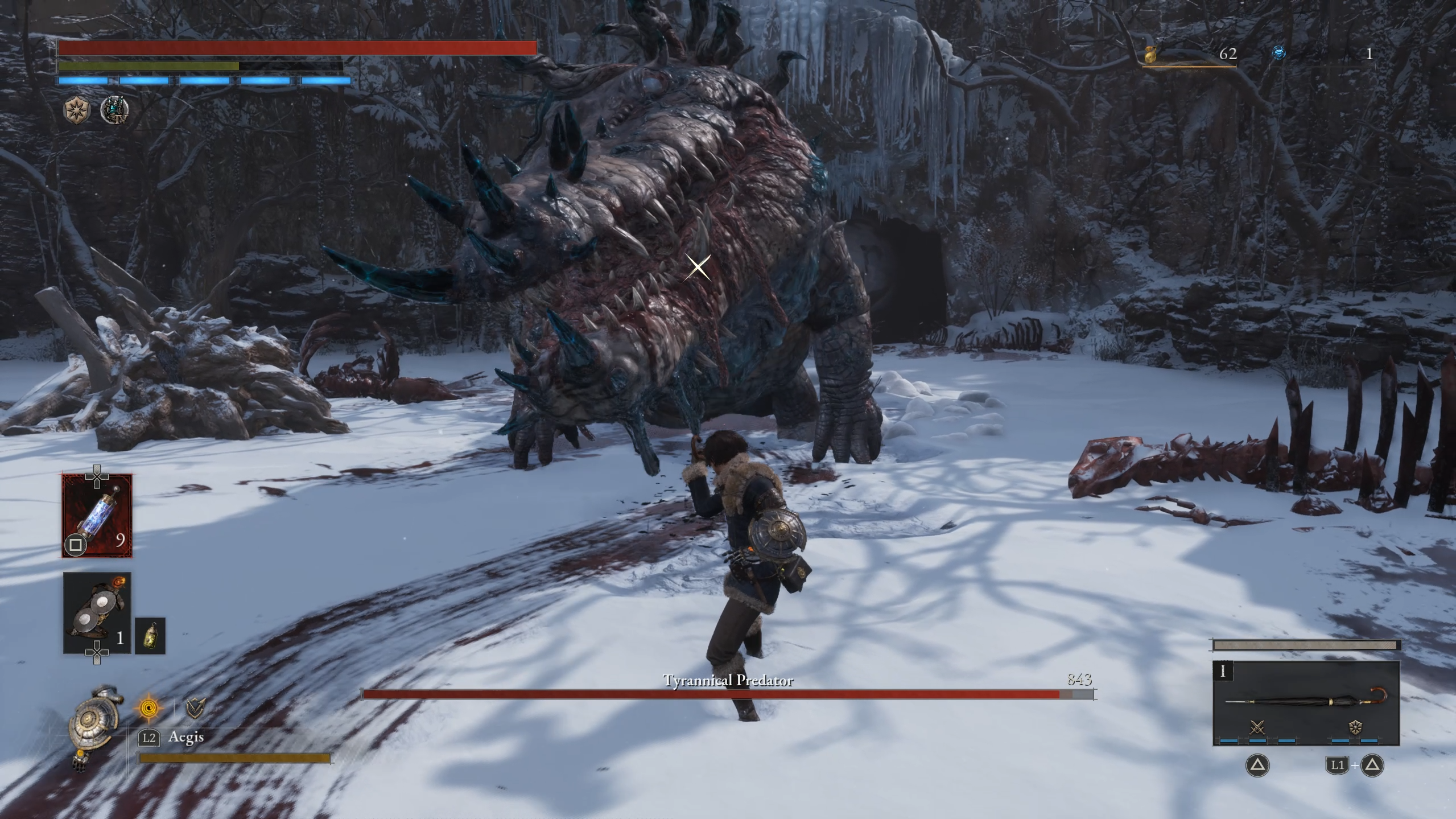
Task: Click the grindstone buff icon marked IV
Action: click(114, 109)
